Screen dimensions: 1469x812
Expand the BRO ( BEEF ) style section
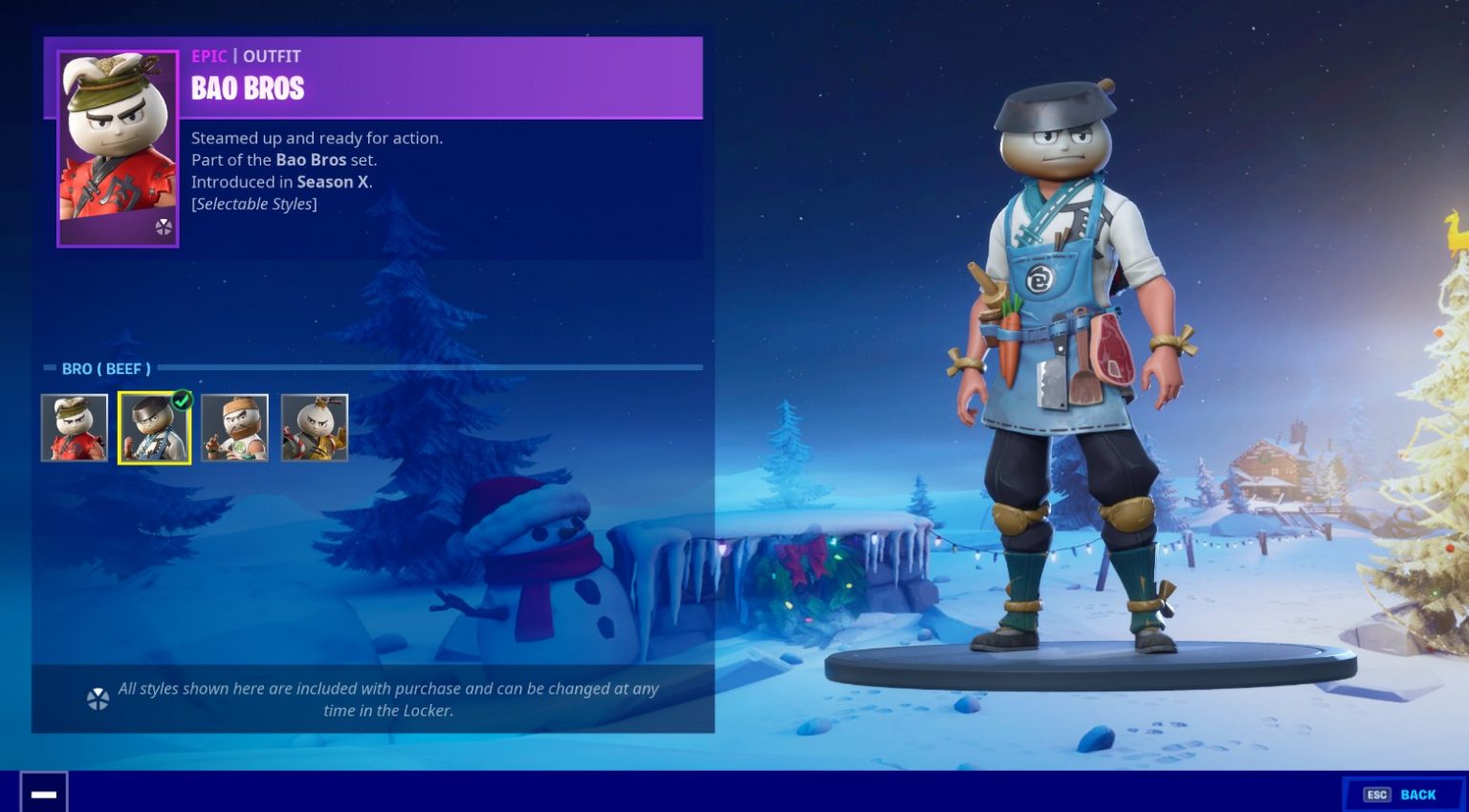(105, 368)
